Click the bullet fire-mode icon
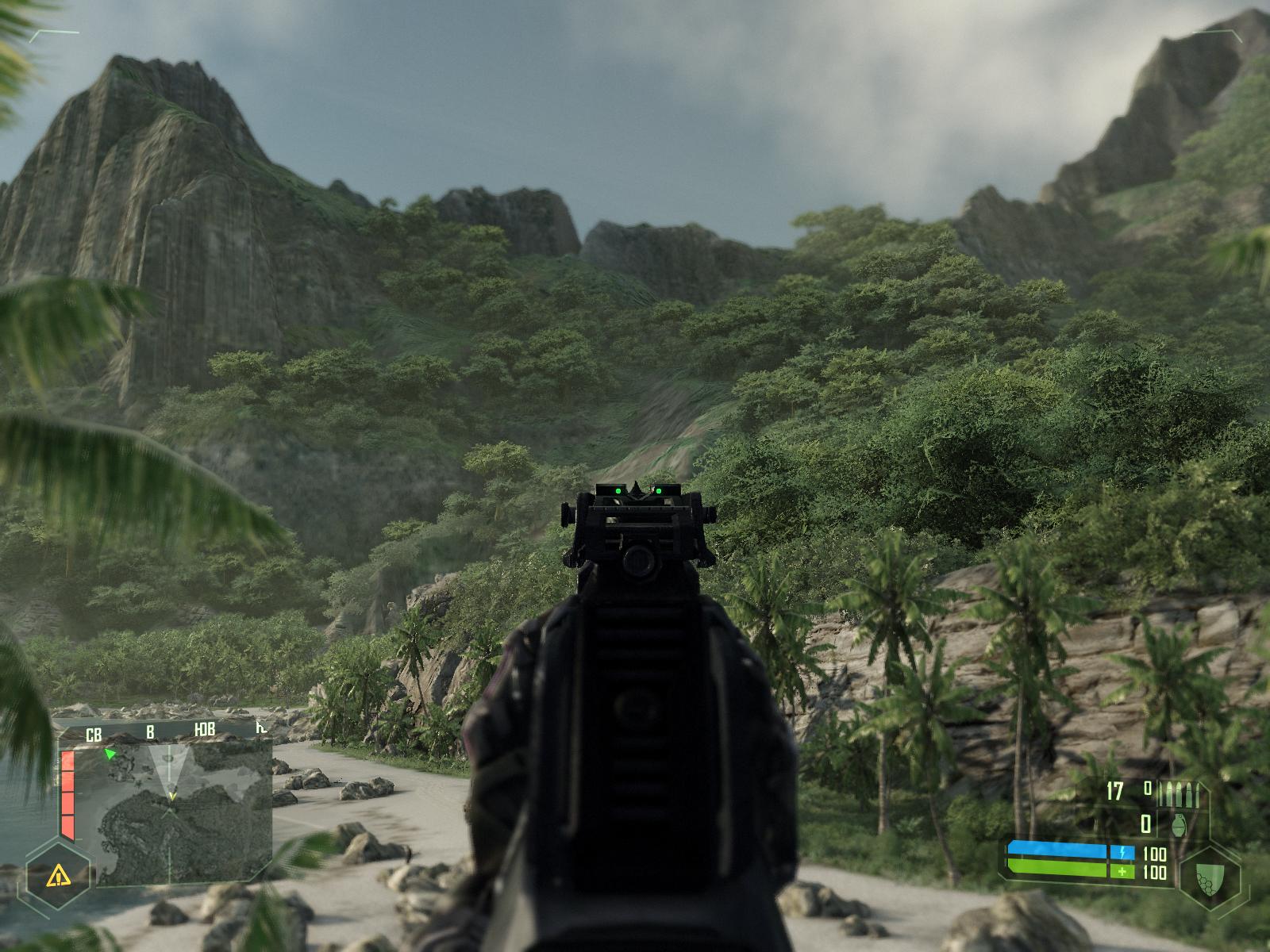This screenshot has height=952, width=1270. click(1179, 792)
